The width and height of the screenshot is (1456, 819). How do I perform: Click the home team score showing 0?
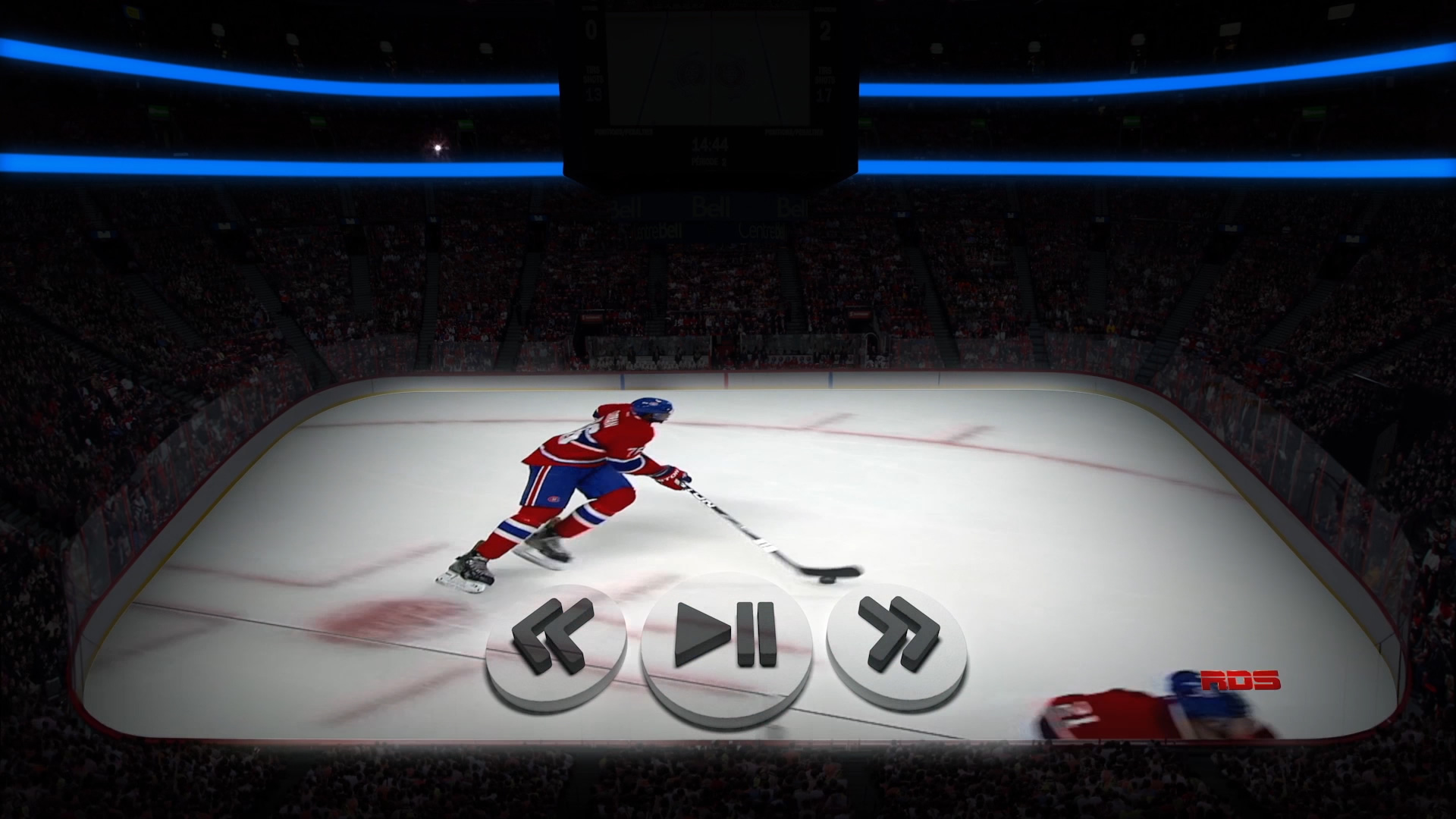click(x=590, y=29)
